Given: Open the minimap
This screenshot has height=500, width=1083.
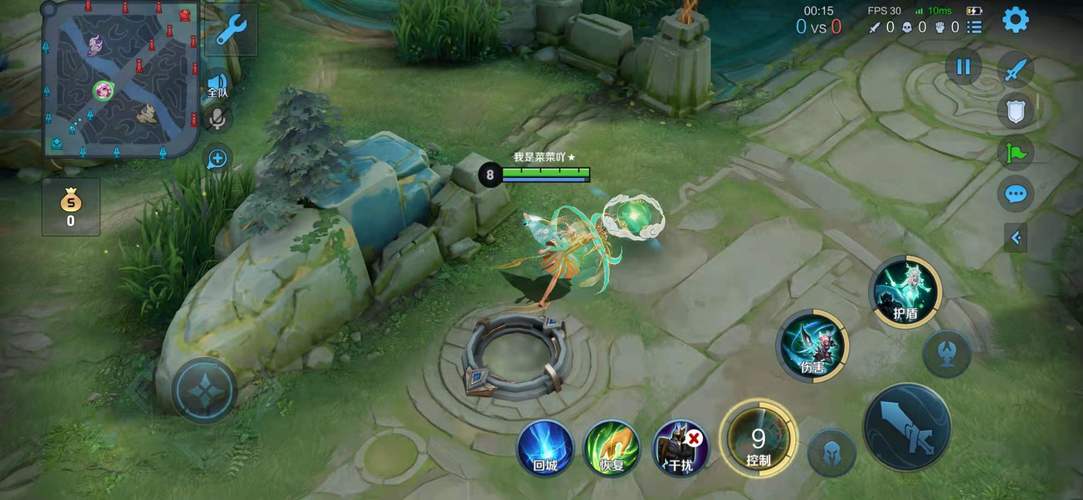Looking at the screenshot, I should click(x=120, y=80).
